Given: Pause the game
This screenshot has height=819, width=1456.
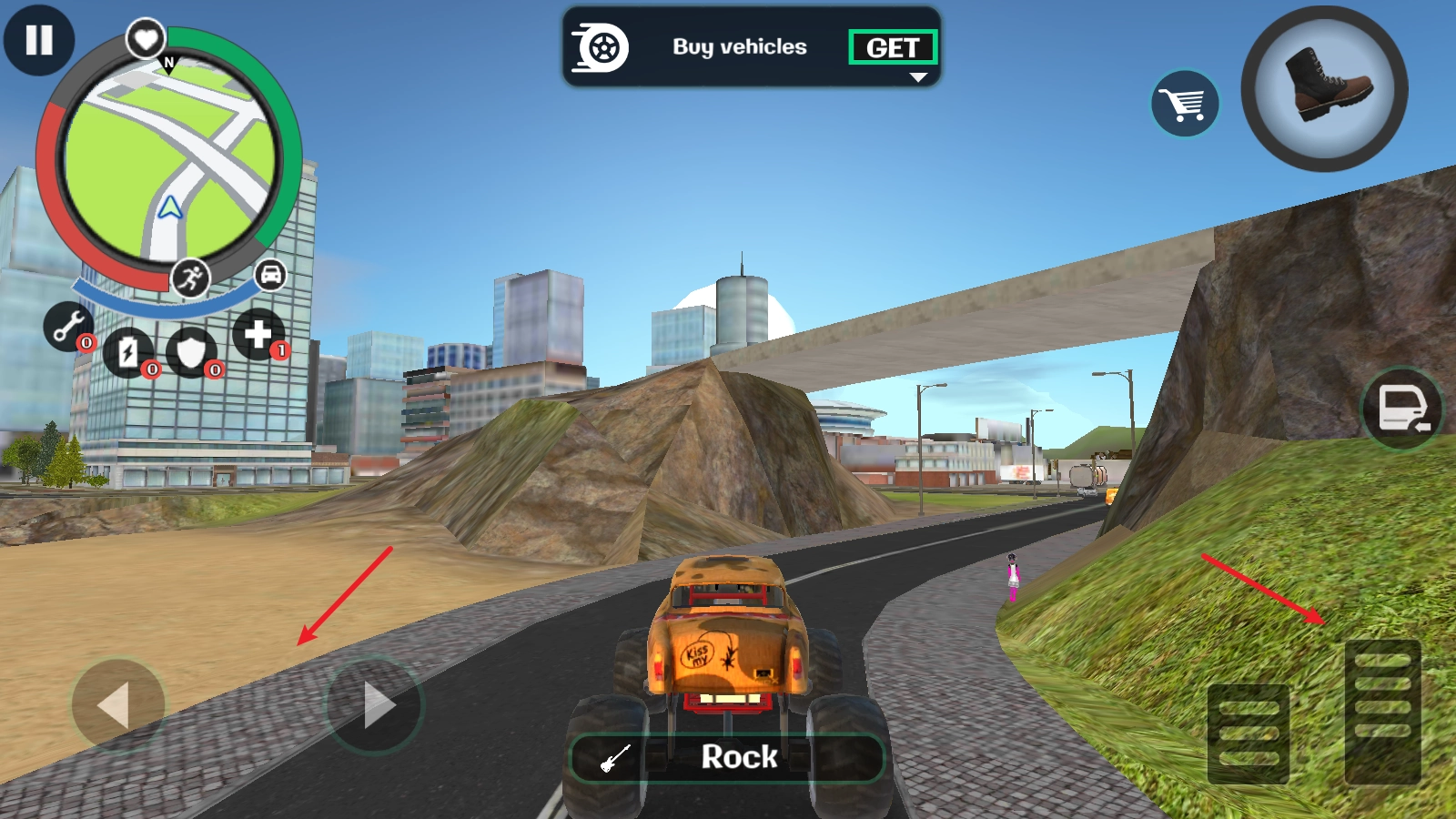Looking at the screenshot, I should pyautogui.click(x=39, y=40).
